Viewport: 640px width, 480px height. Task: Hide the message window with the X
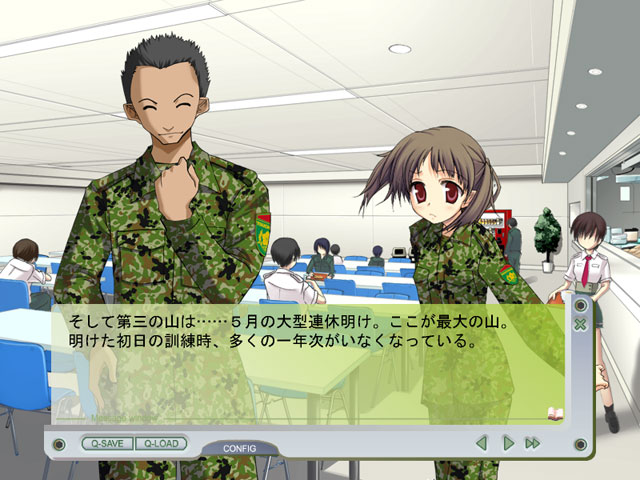pyautogui.click(x=580, y=324)
